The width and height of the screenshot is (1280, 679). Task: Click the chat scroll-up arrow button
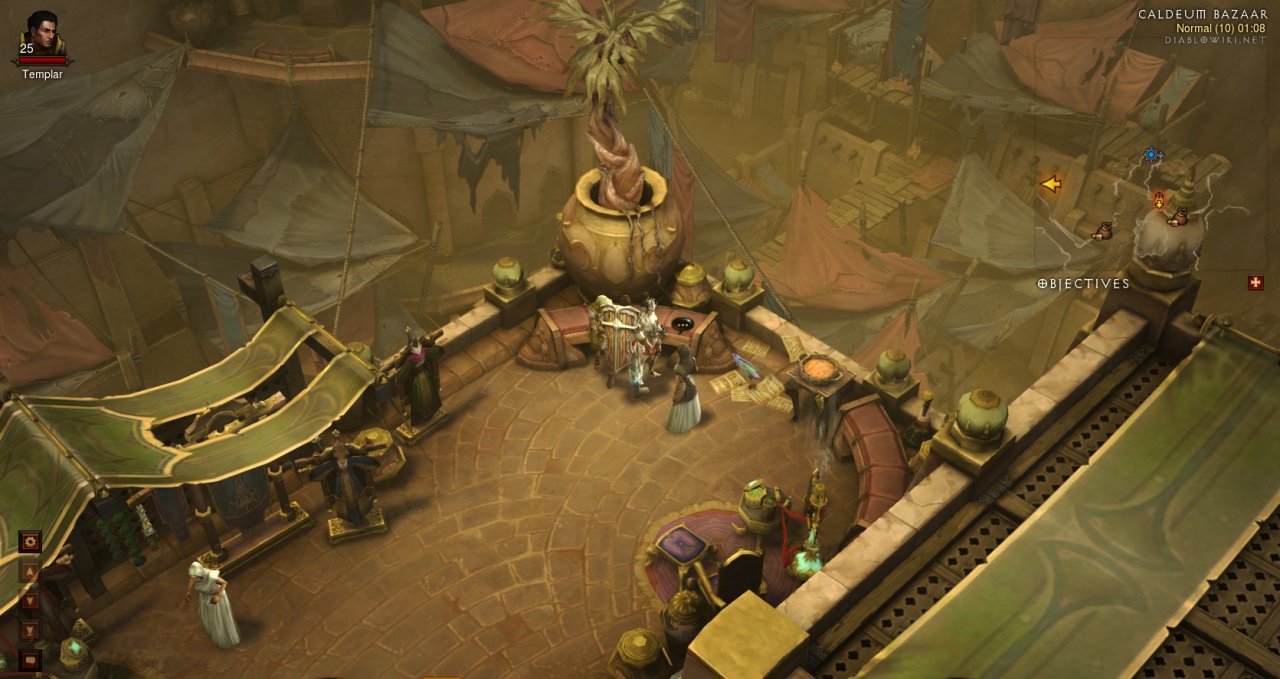click(x=30, y=571)
